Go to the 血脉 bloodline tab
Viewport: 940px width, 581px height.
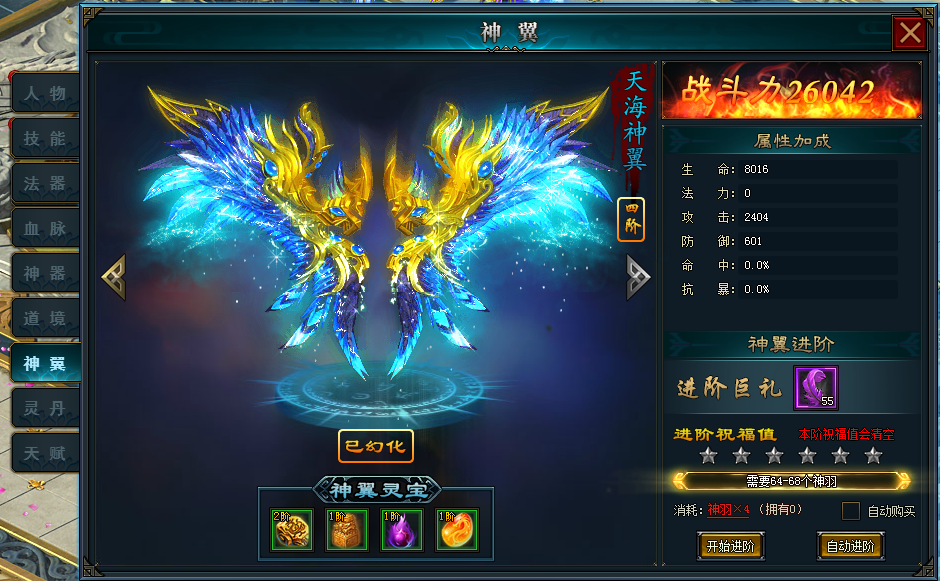[45, 229]
